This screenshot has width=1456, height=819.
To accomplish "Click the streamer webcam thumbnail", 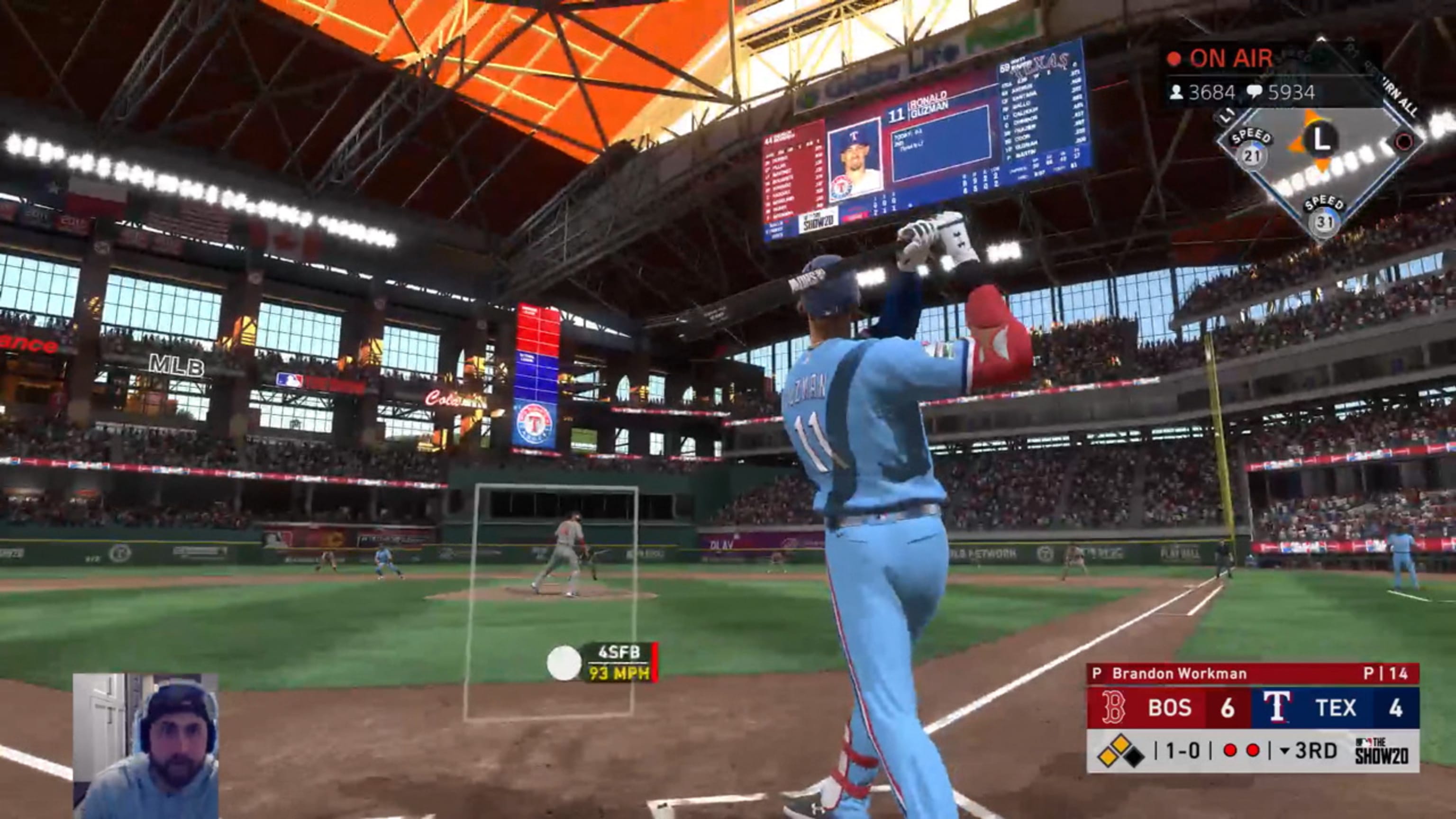I will pyautogui.click(x=146, y=745).
